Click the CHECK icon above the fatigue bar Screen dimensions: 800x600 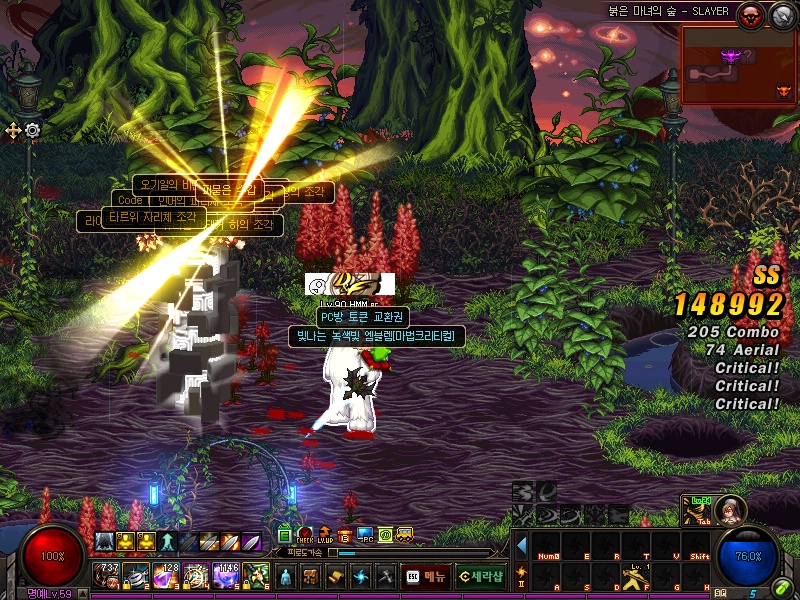point(305,536)
